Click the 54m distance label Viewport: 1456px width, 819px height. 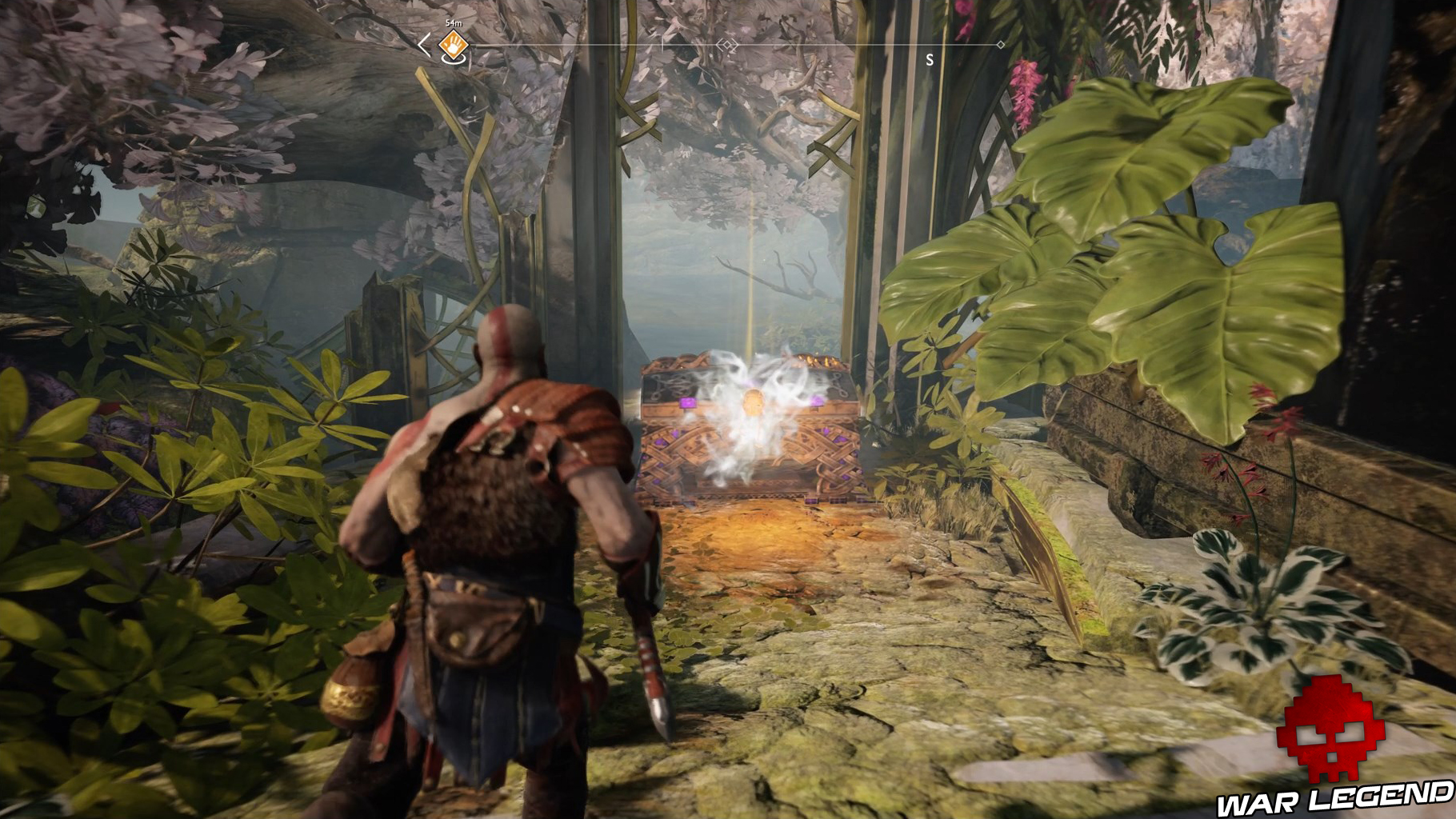(454, 23)
